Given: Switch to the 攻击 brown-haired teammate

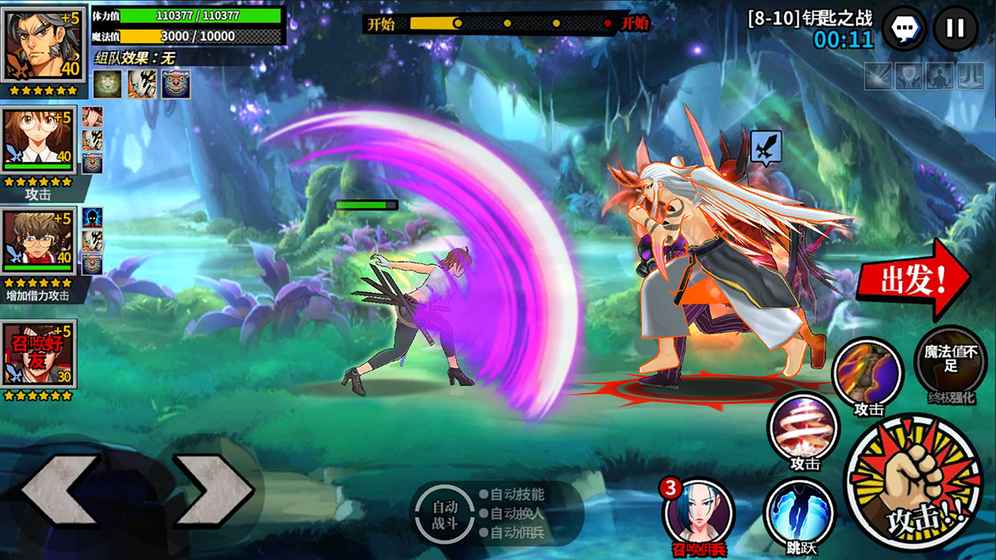Looking at the screenshot, I should click(38, 142).
